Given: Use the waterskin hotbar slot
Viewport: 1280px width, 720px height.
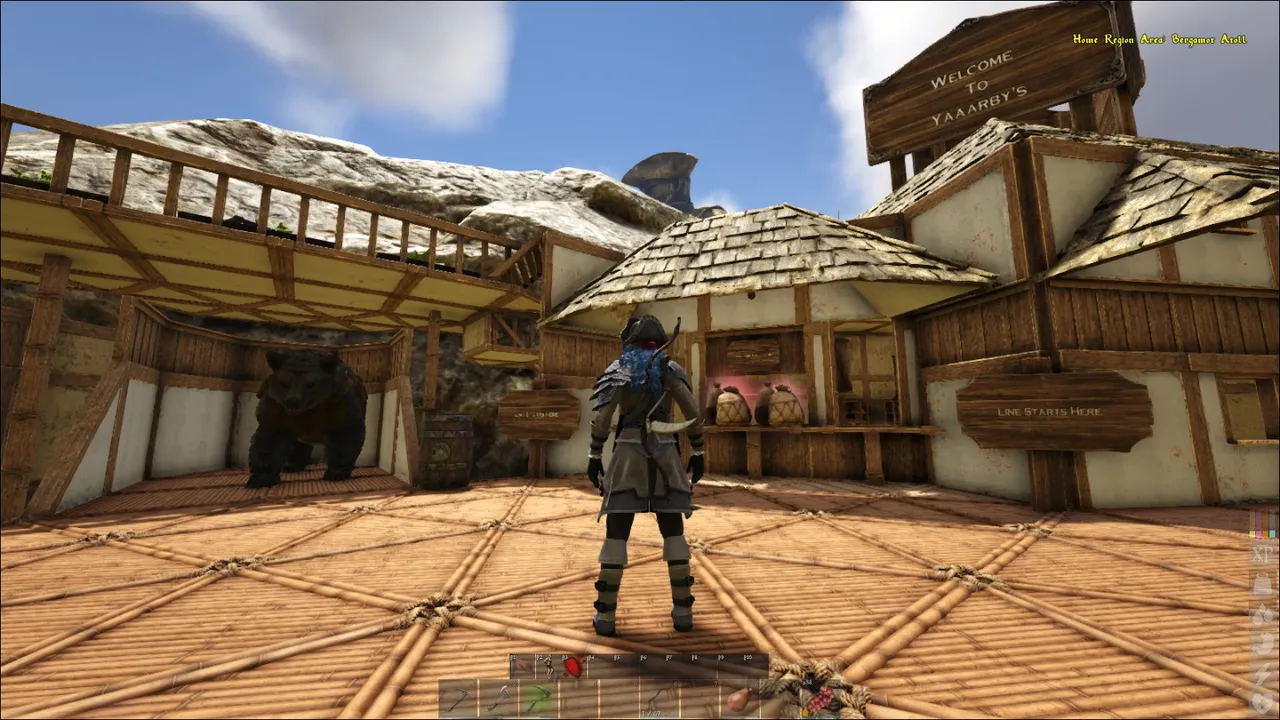Looking at the screenshot, I should point(738,699).
